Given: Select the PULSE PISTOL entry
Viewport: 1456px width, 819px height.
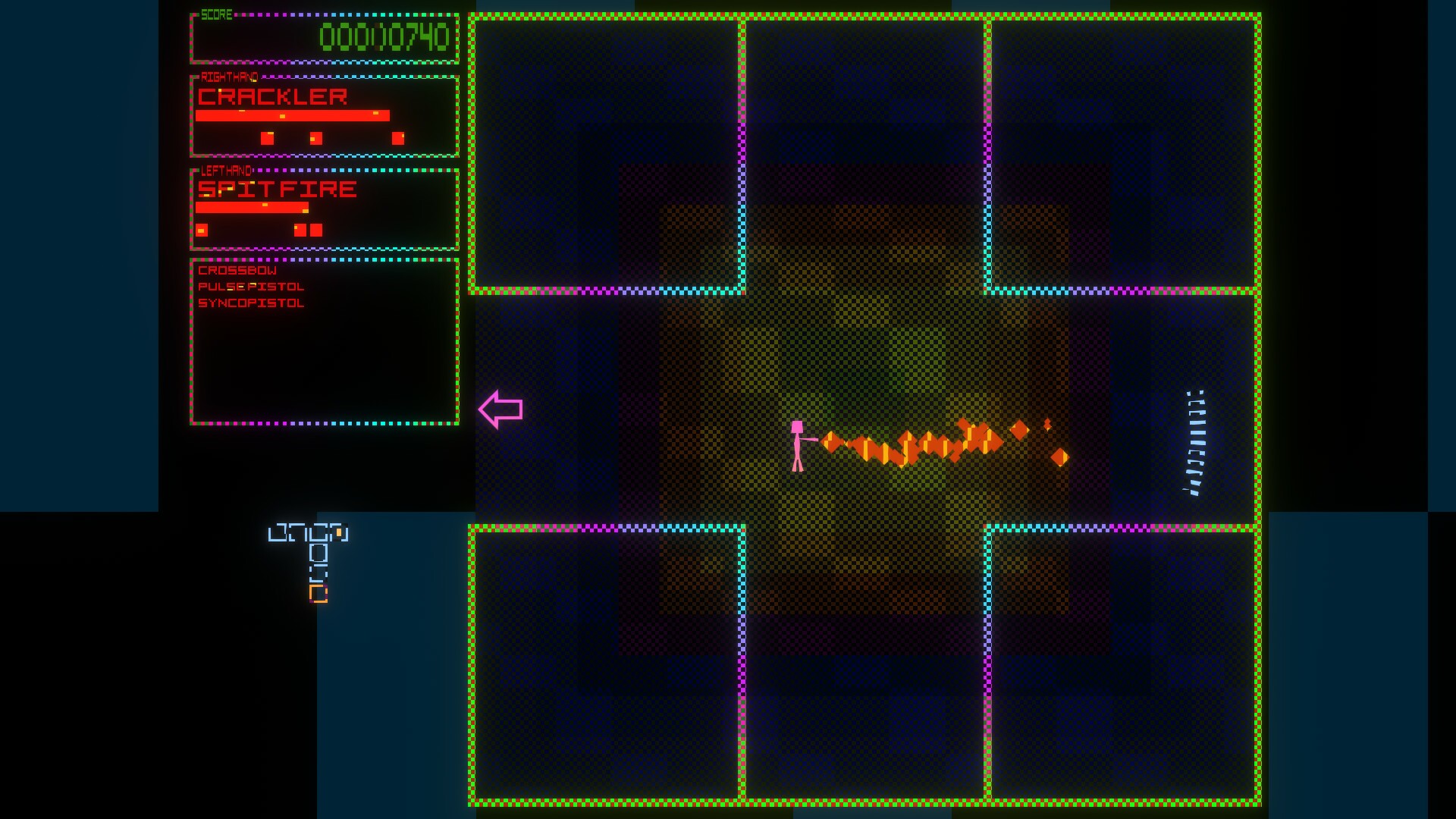Looking at the screenshot, I should tap(250, 286).
